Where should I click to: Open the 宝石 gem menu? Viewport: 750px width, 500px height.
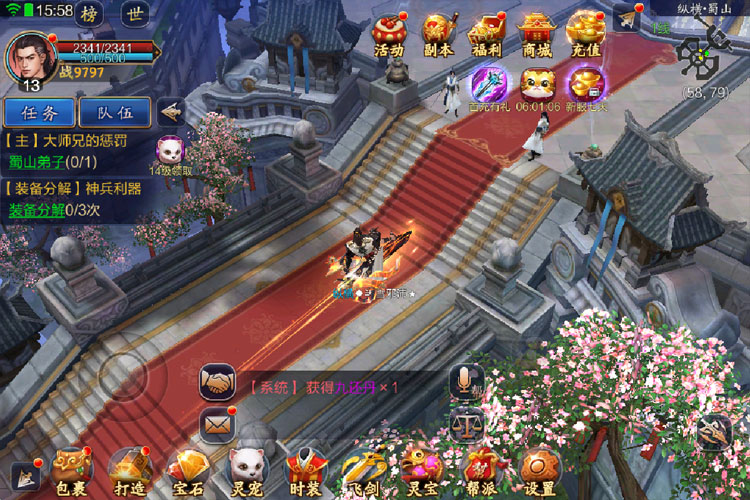pyautogui.click(x=186, y=471)
